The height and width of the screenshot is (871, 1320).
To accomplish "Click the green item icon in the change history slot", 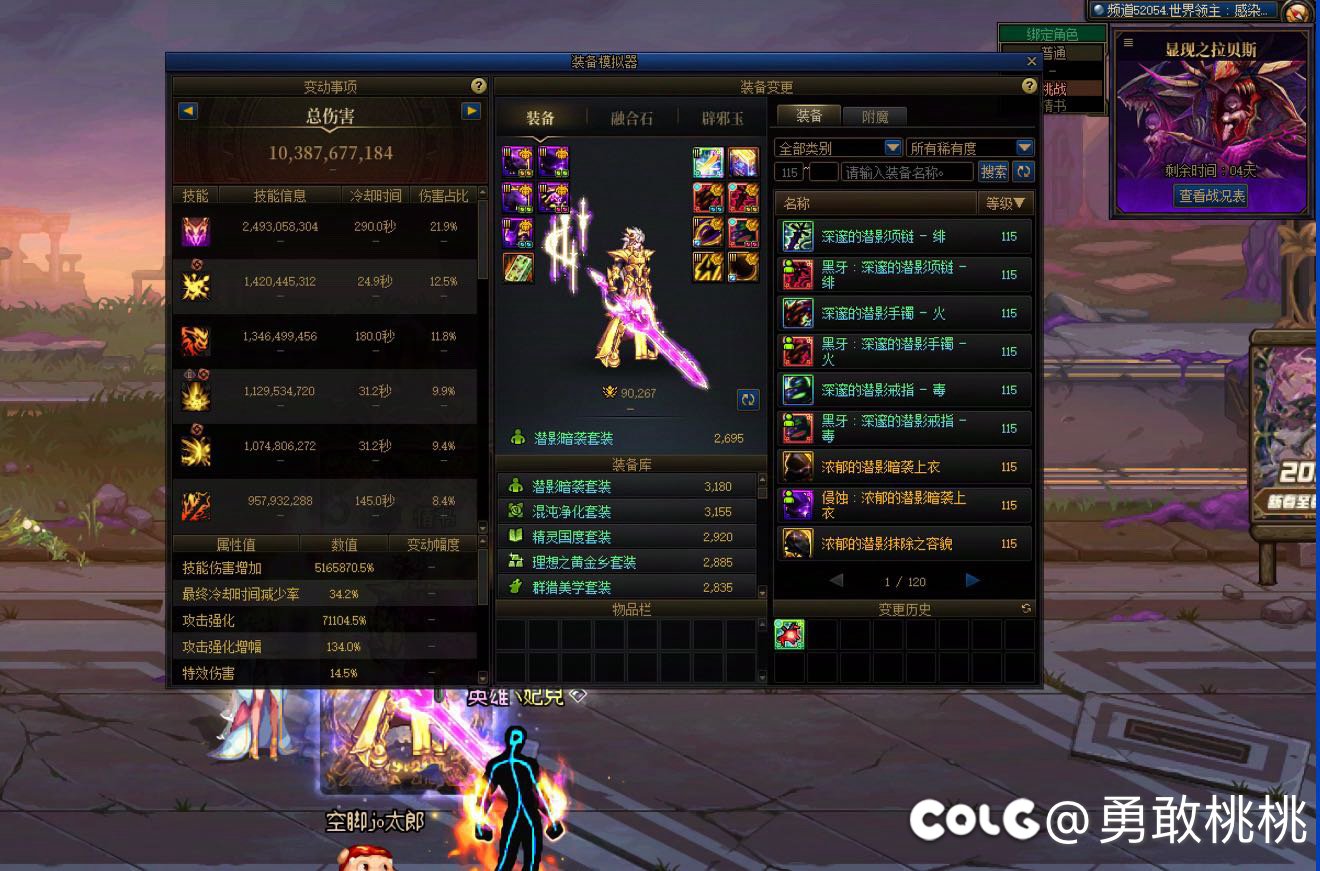I will click(789, 633).
